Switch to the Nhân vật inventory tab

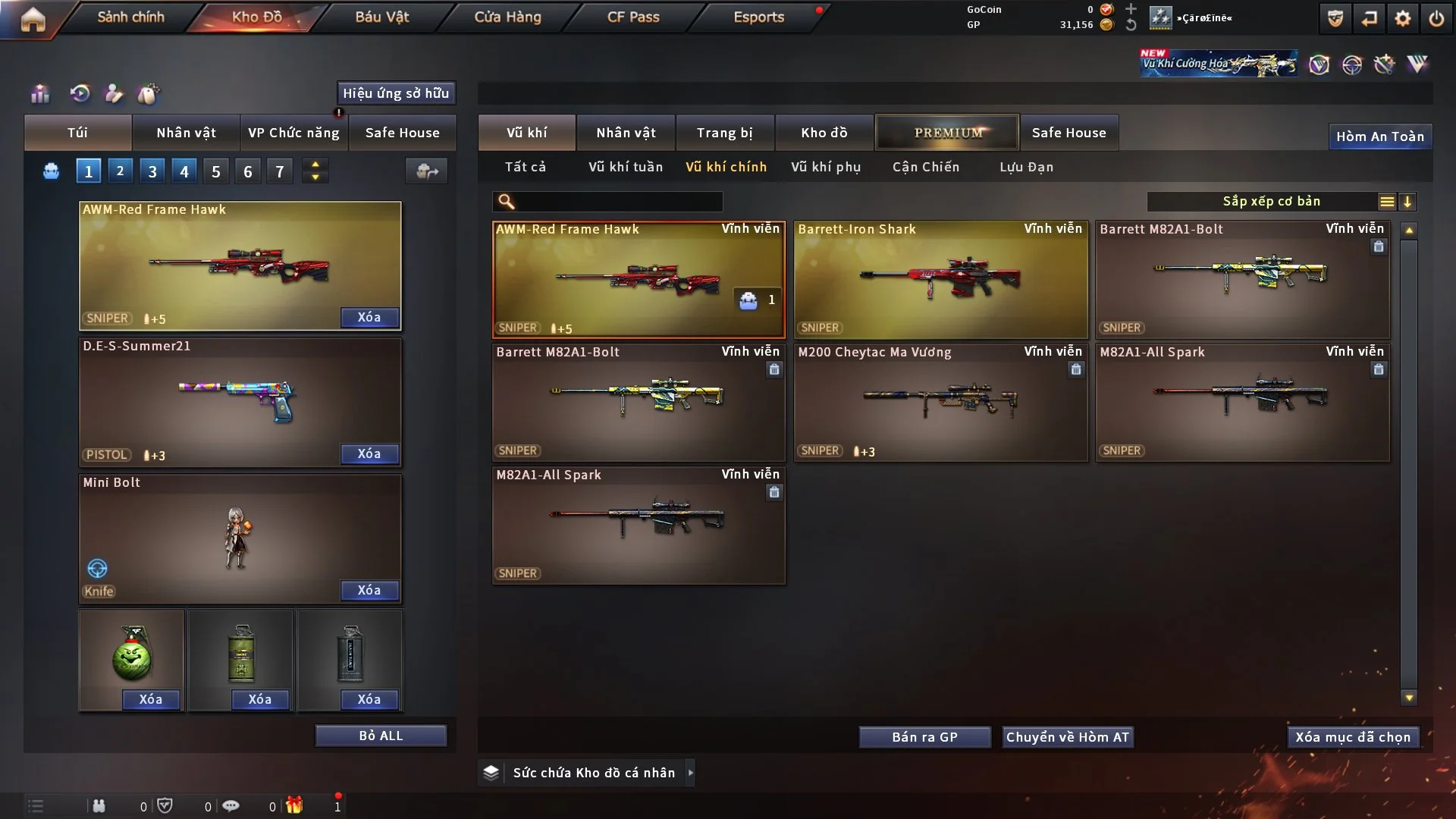point(626,133)
